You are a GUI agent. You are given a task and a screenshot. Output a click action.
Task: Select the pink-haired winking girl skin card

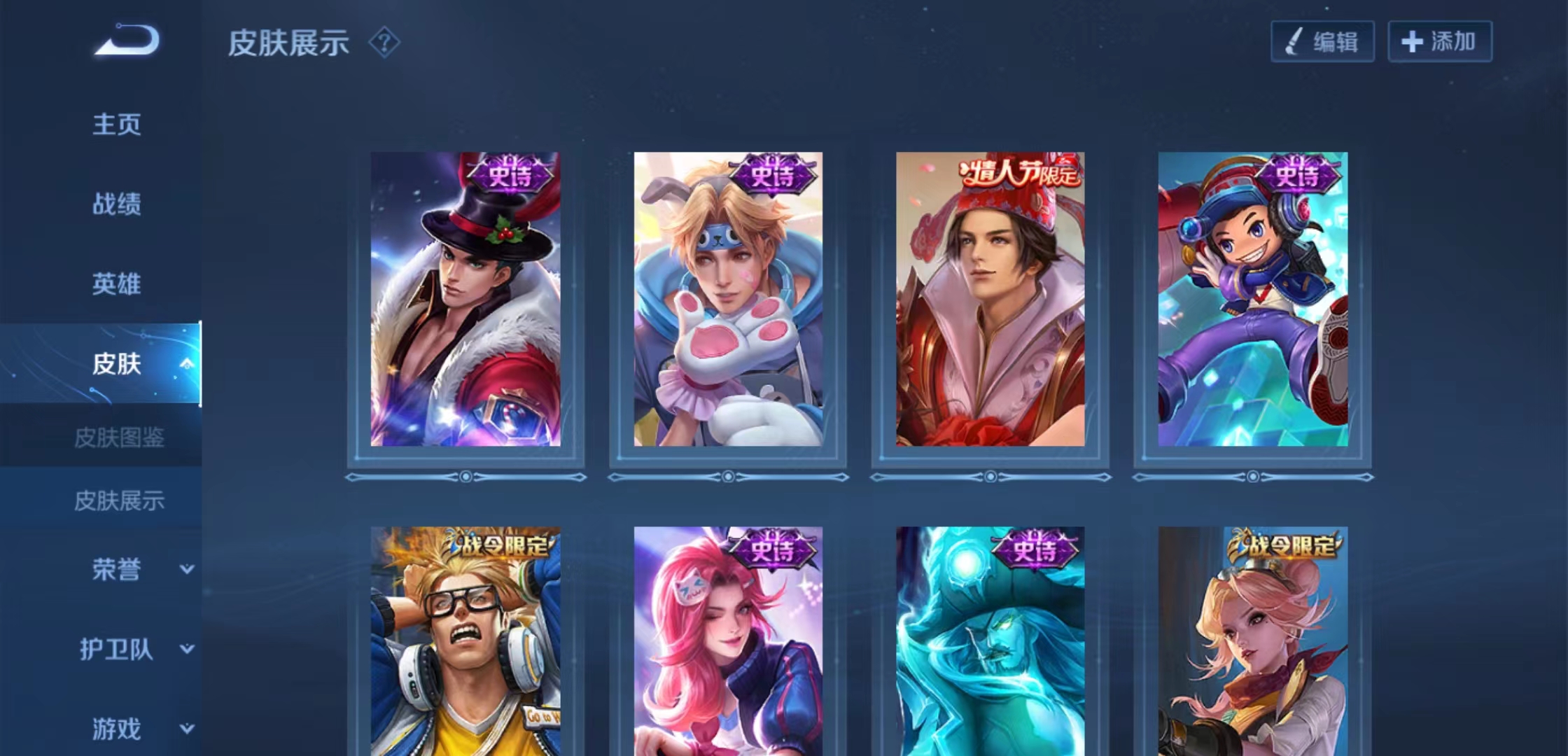[x=728, y=640]
